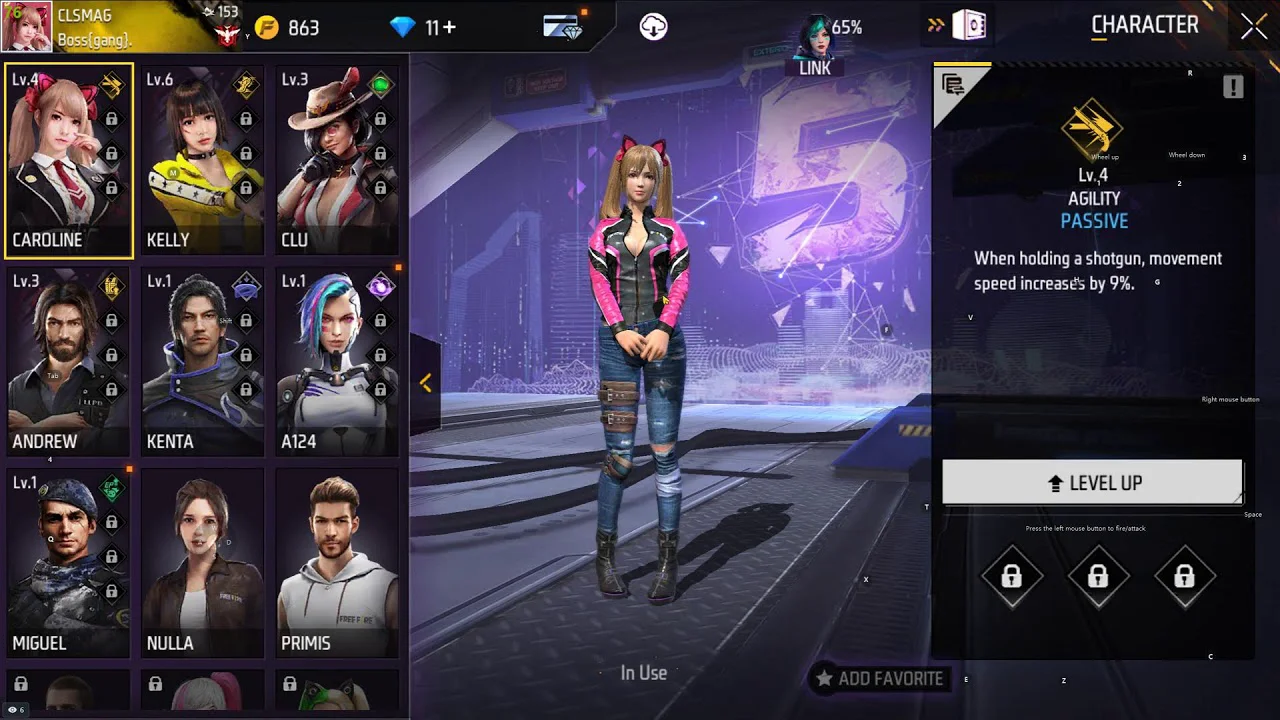Click the Level Up button
Viewport: 1280px width, 720px height.
[x=1092, y=483]
